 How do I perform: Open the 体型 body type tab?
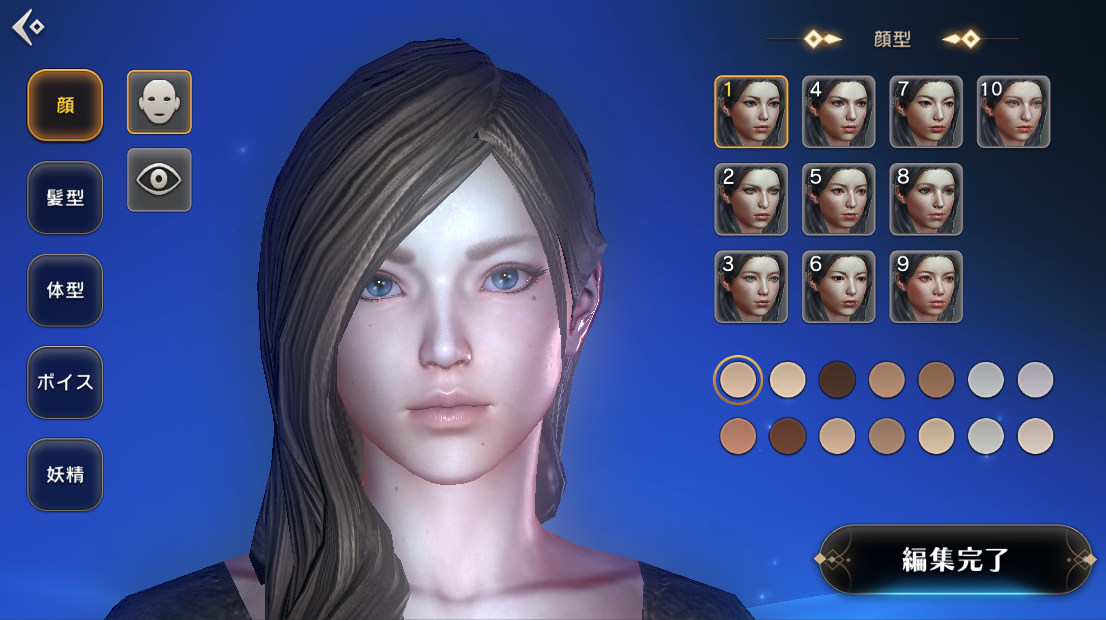point(65,290)
